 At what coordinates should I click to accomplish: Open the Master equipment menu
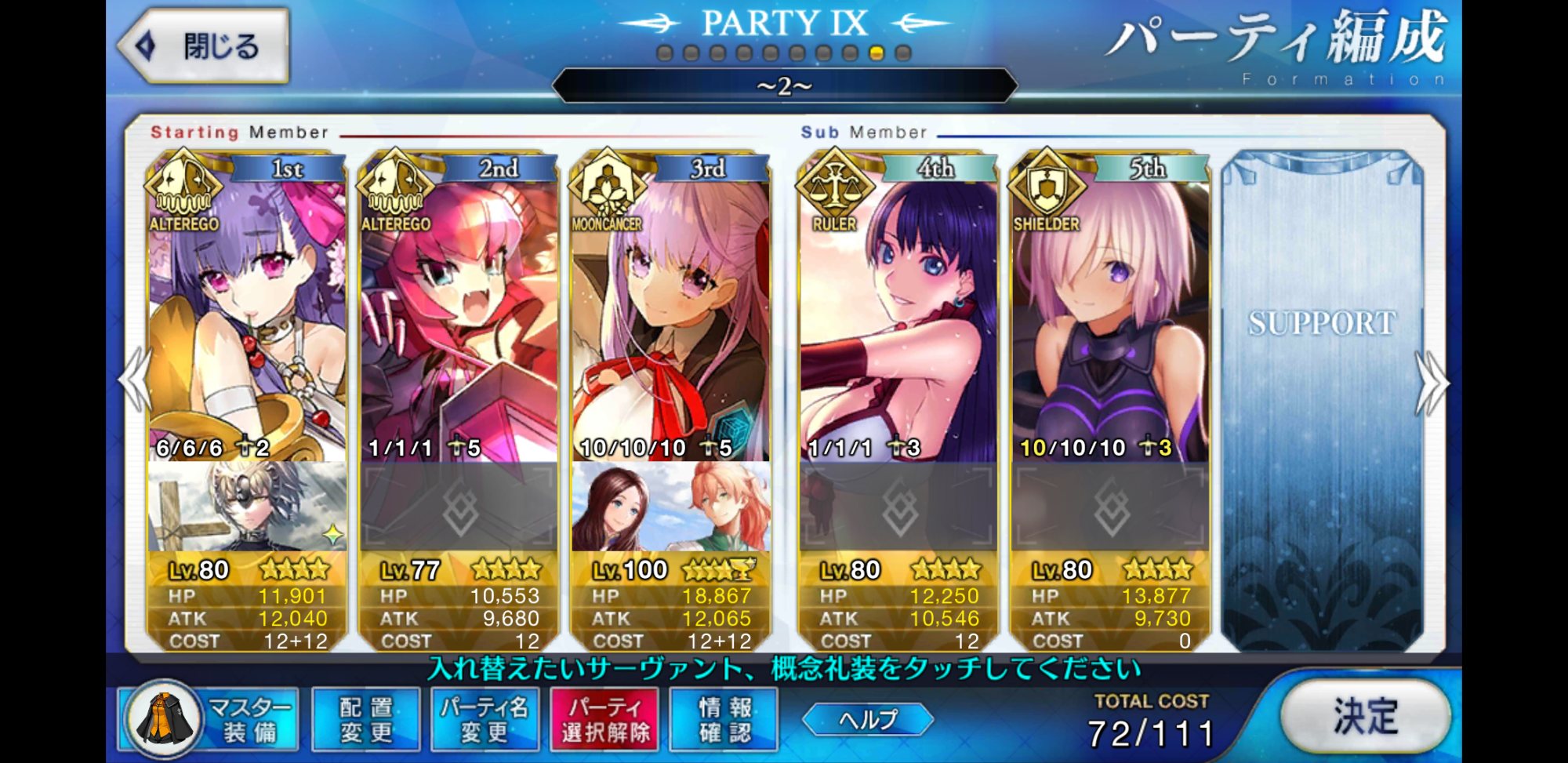(210, 719)
